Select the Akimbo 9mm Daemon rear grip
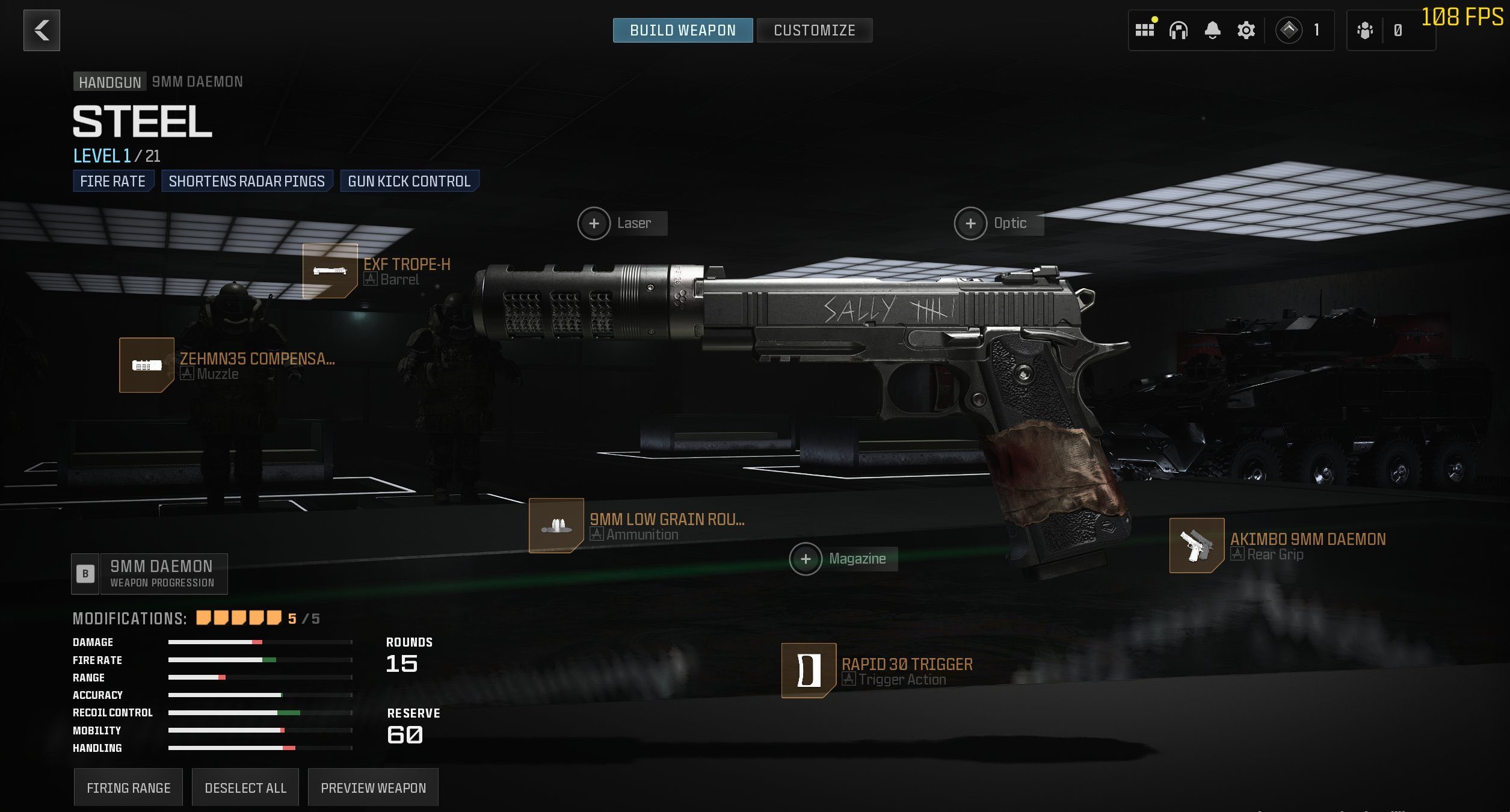Viewport: 1510px width, 812px height. tap(1195, 545)
